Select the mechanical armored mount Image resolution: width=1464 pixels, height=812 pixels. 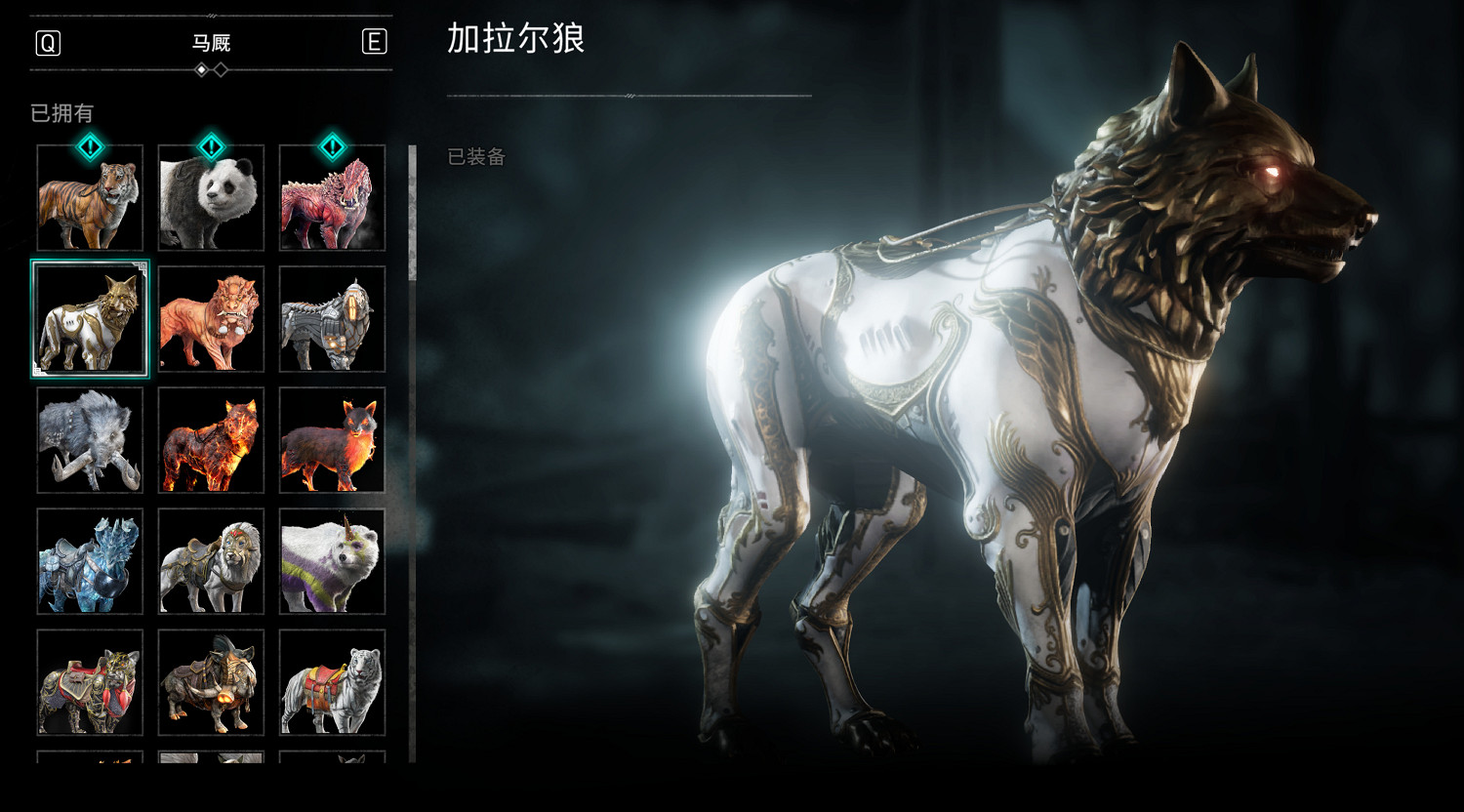332,319
